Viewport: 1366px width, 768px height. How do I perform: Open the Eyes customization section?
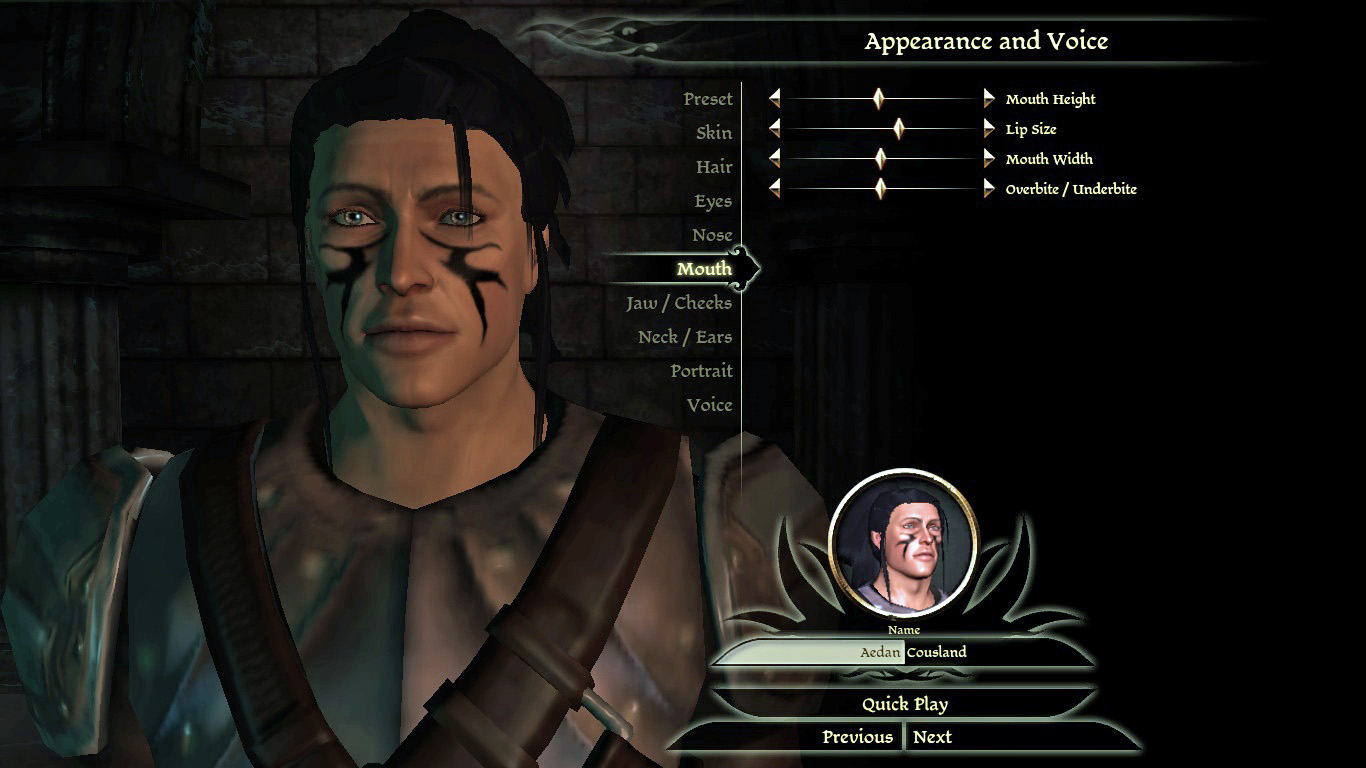pos(713,201)
